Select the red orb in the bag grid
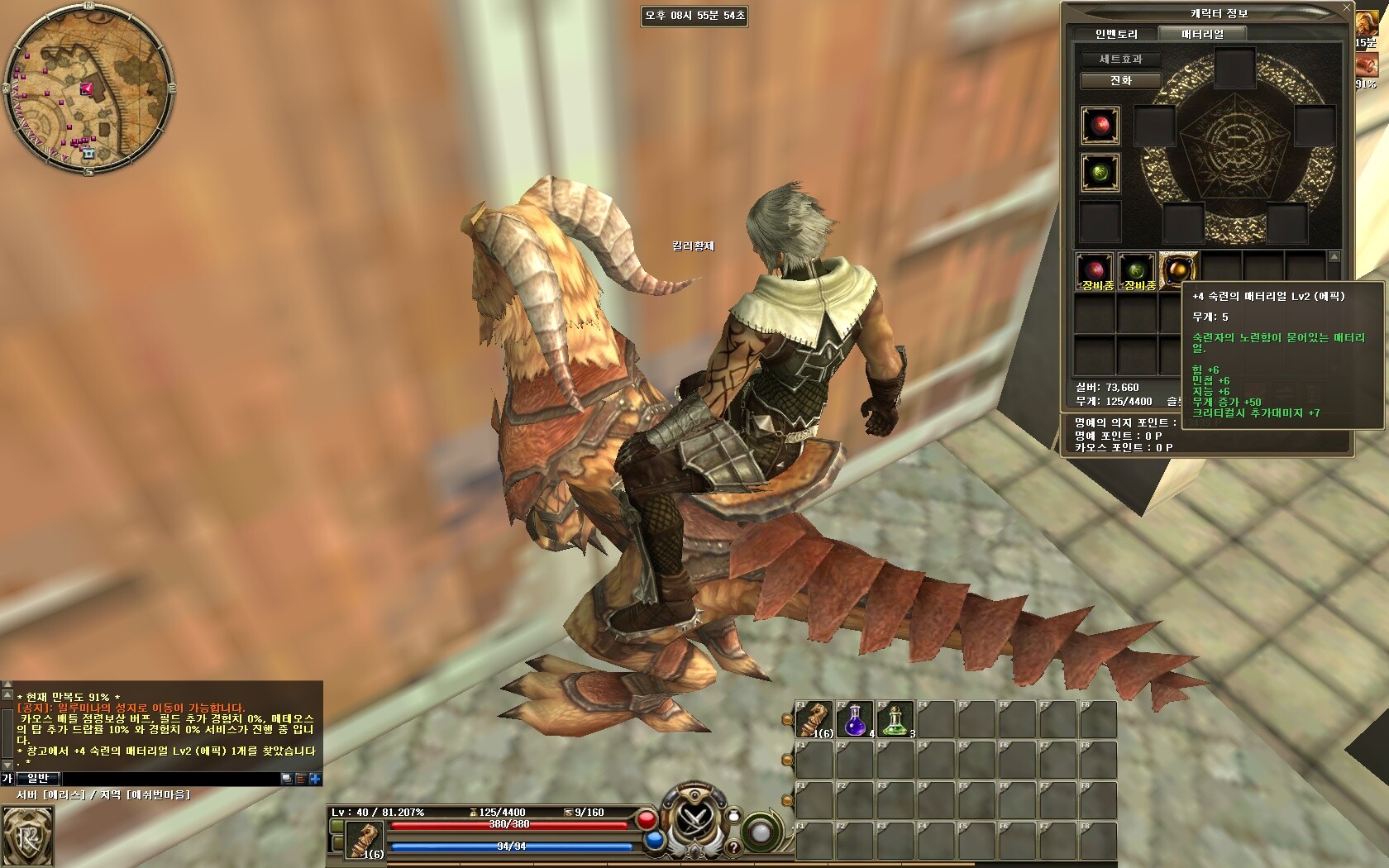Screen dimensions: 1389x868 click(x=1095, y=269)
